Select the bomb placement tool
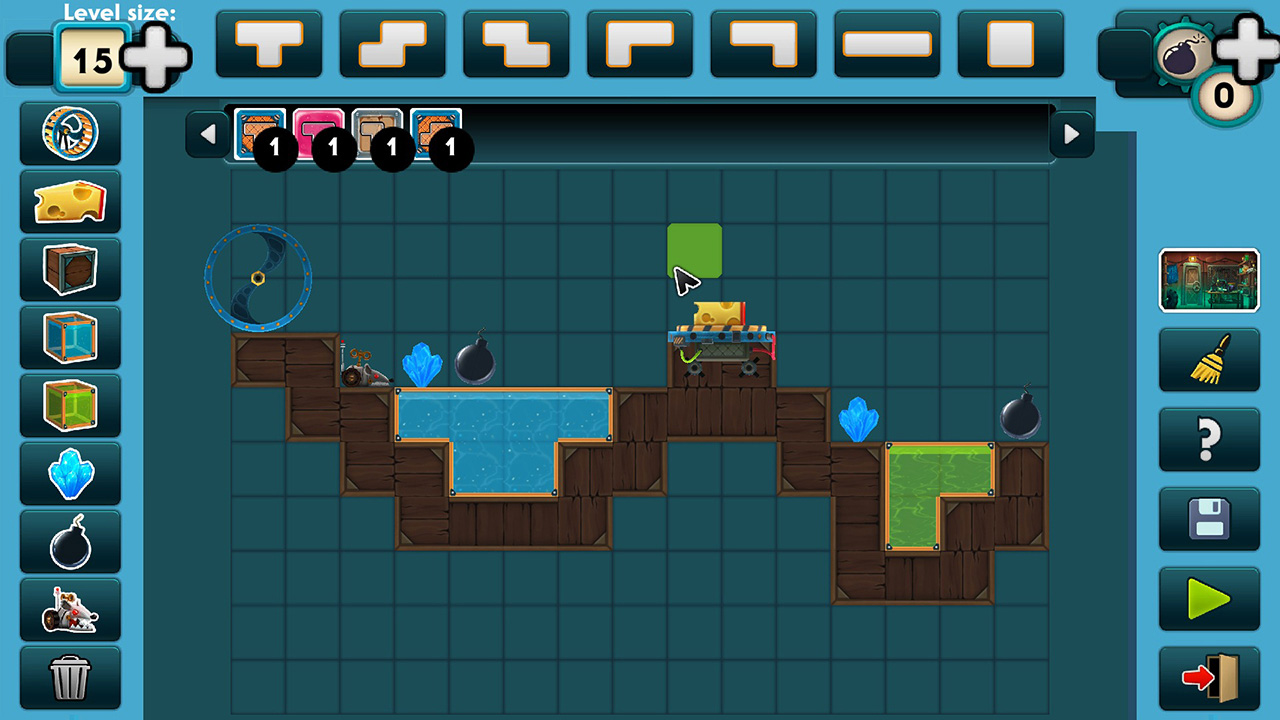 click(70, 541)
